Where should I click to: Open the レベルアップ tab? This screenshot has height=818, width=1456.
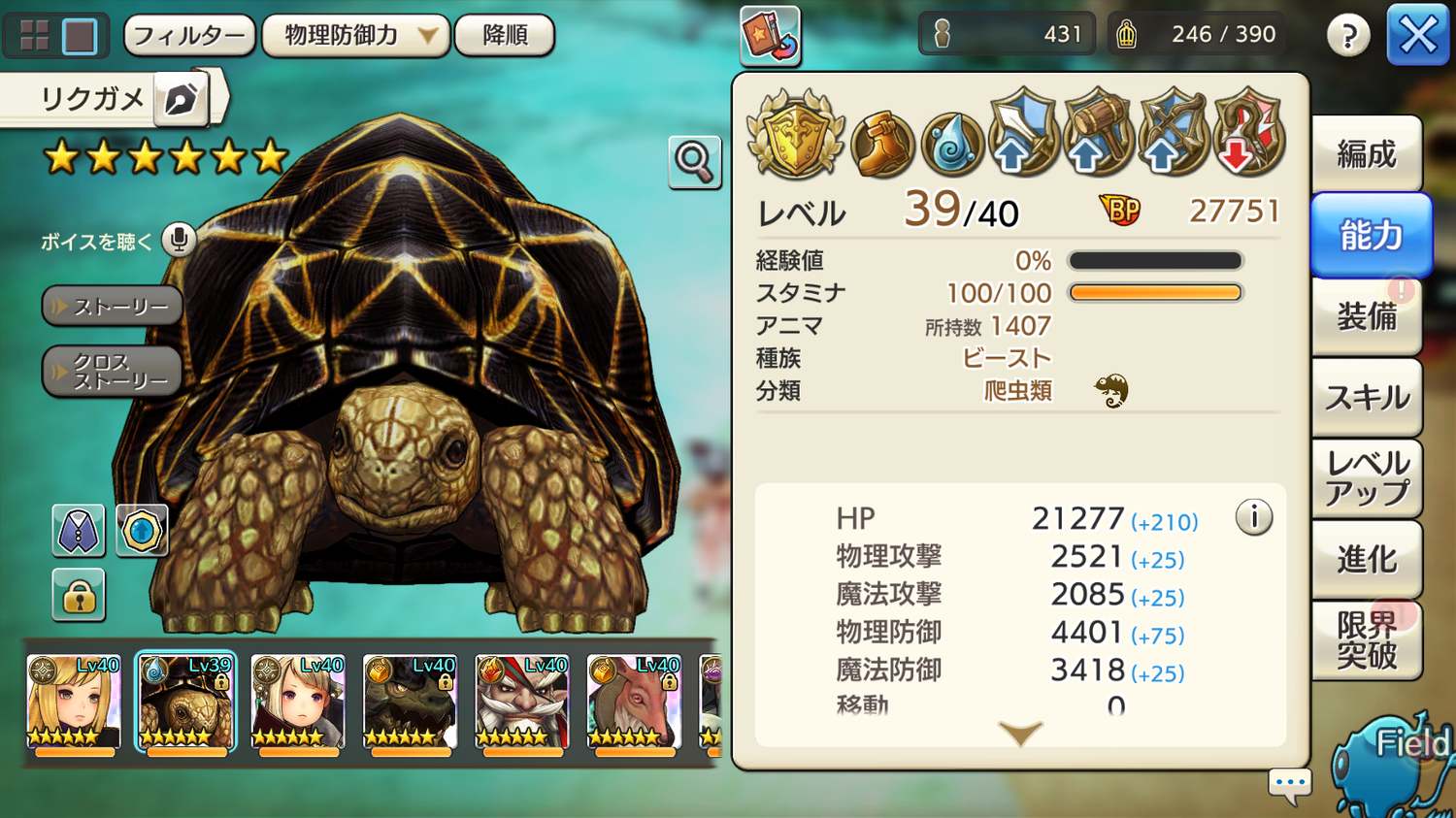pos(1366,478)
